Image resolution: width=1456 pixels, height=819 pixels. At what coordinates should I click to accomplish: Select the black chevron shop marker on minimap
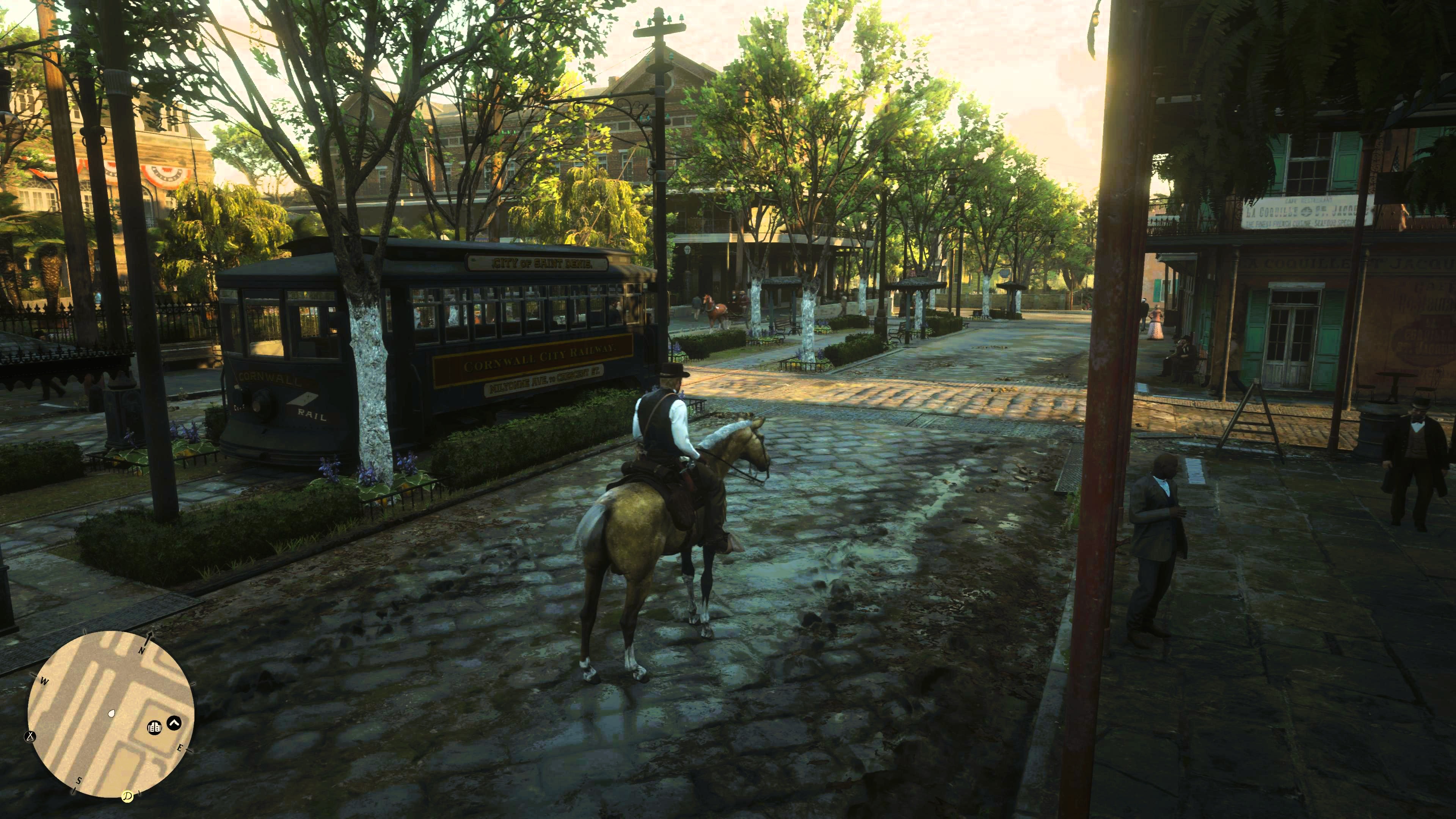point(174,723)
